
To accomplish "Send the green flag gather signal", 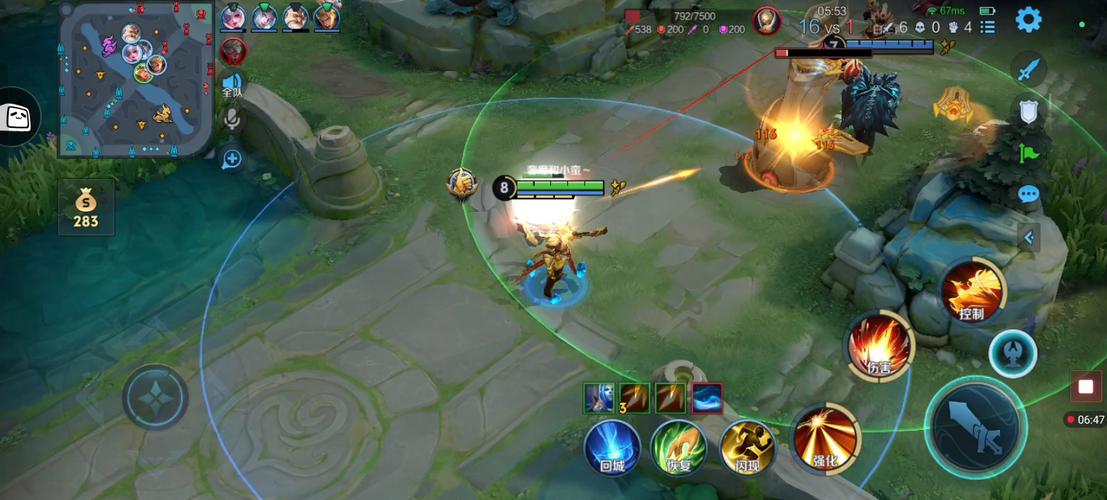I will (1028, 153).
